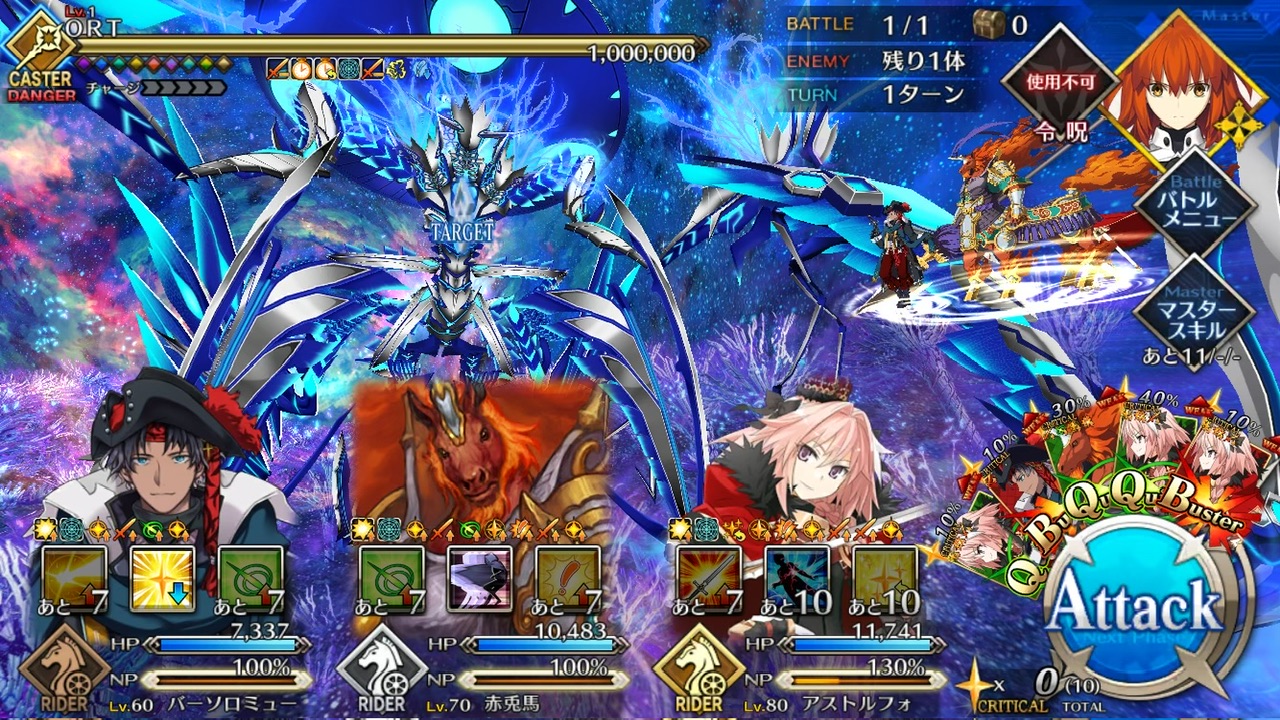Select Red Hare's gold exclamation skill

point(568,579)
